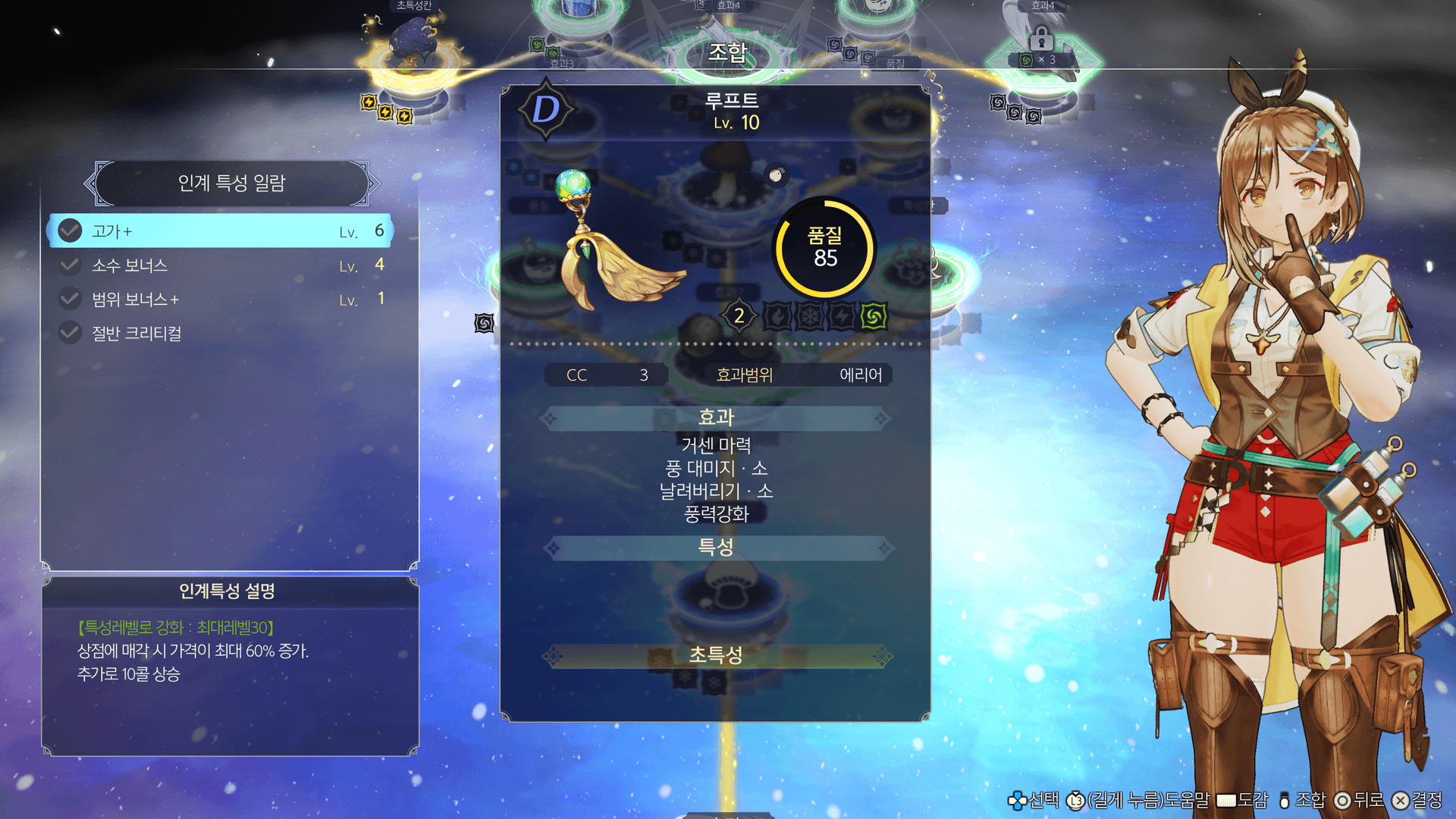Select the 루프트 item image
Viewport: 1456px width, 819px height.
click(614, 243)
